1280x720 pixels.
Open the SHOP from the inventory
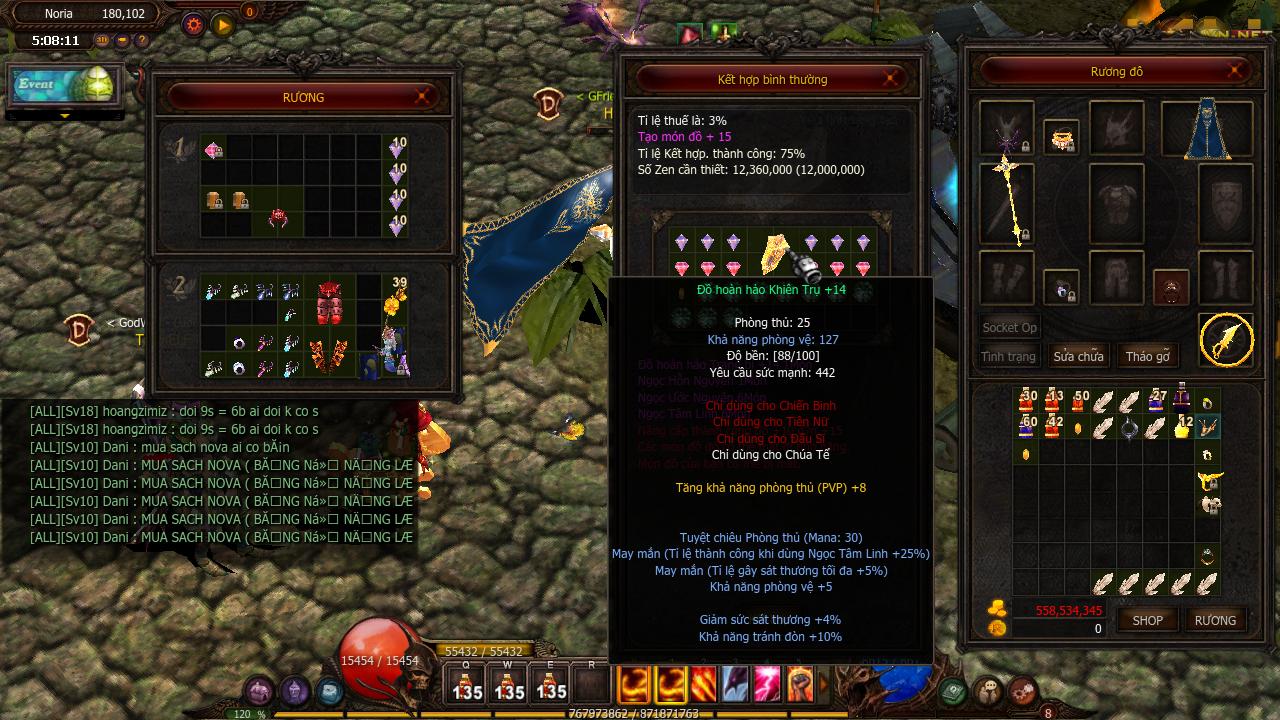1147,620
